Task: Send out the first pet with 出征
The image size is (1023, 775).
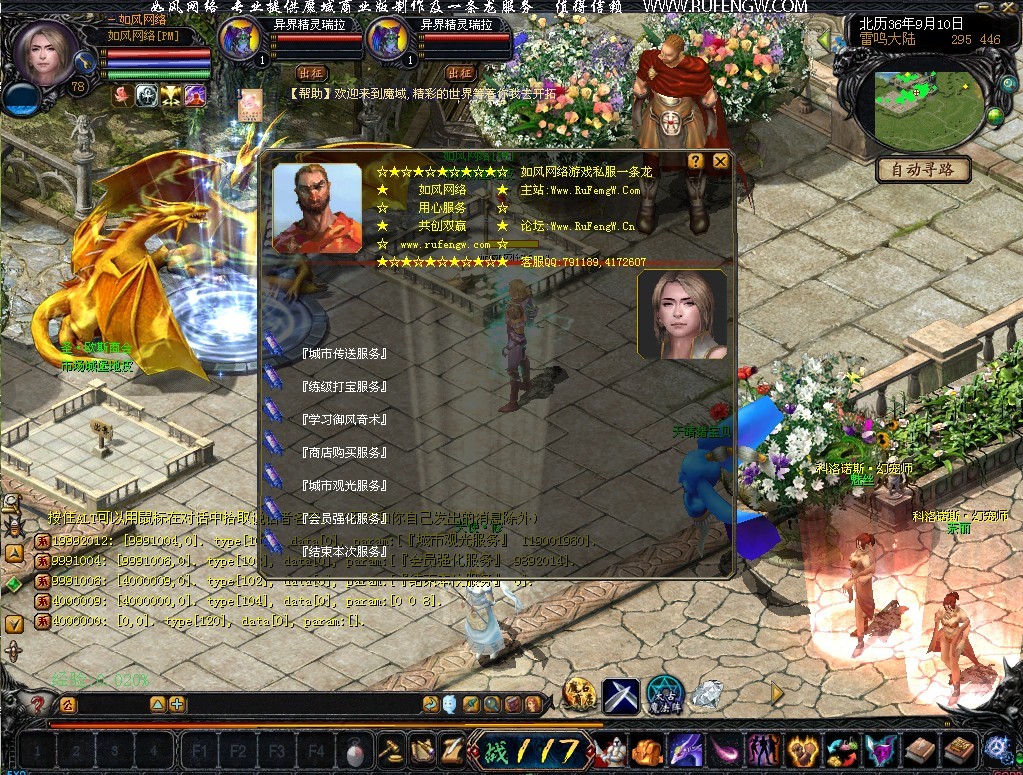Action: pos(311,73)
